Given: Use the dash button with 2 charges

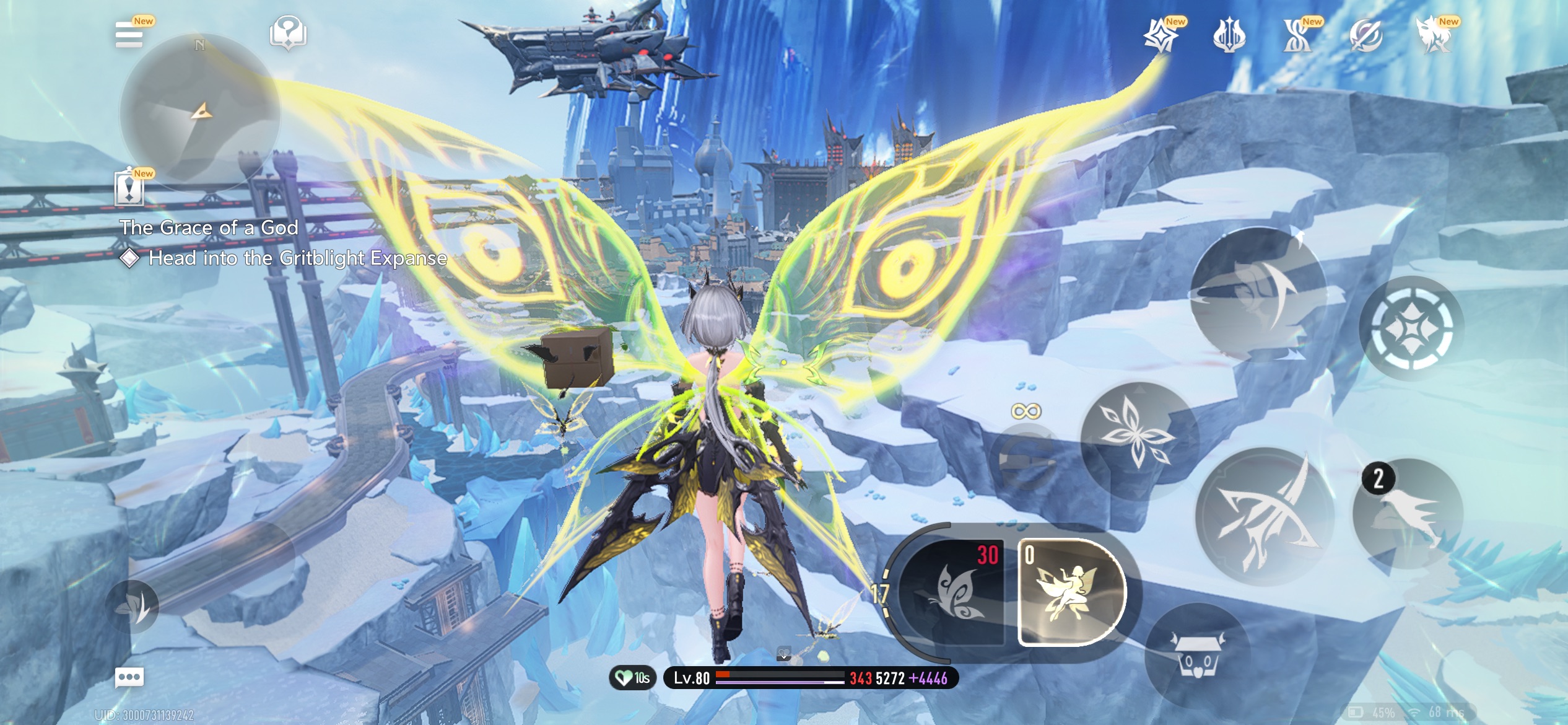Looking at the screenshot, I should 1408,514.
